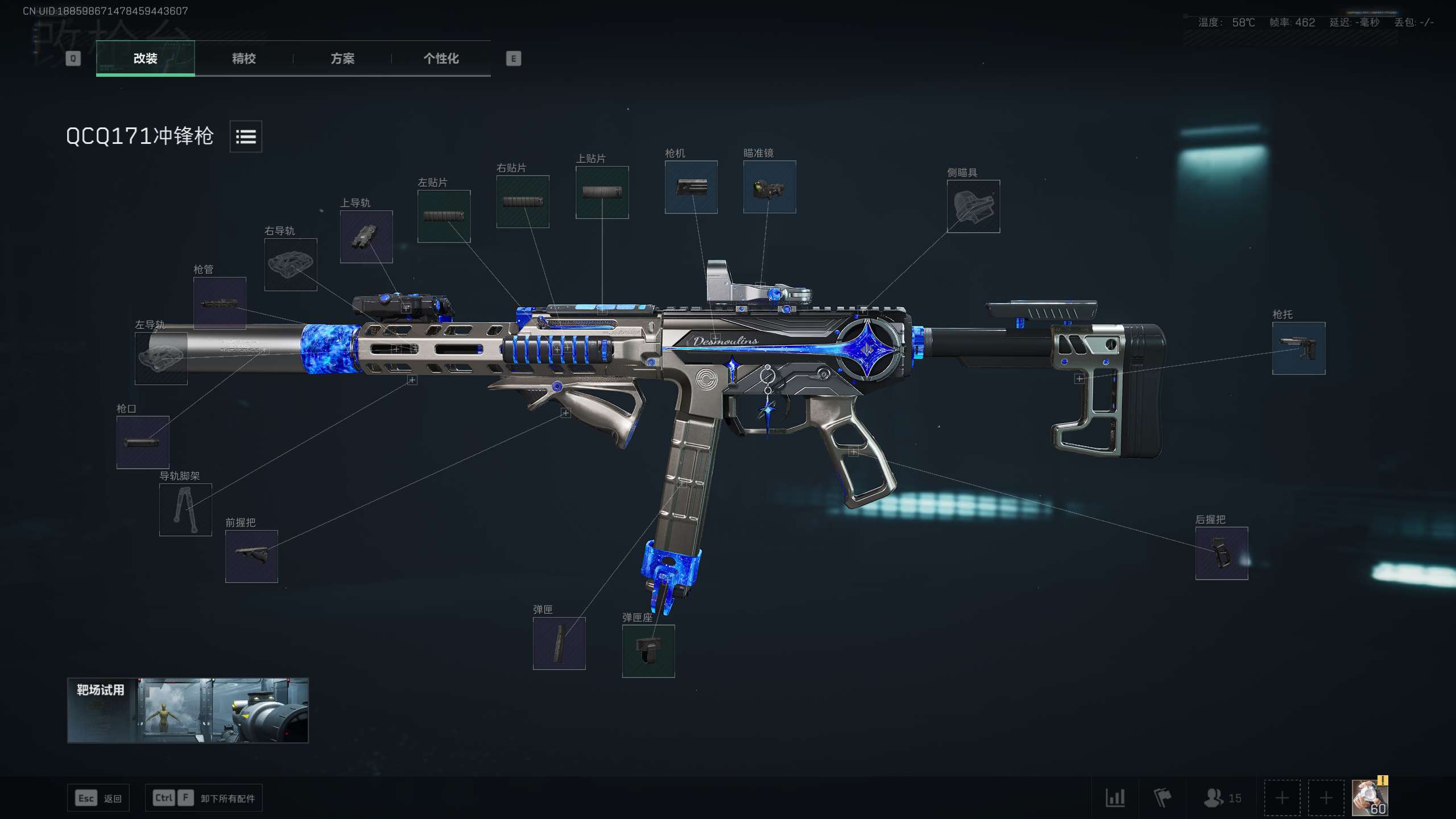
Task: Open the 侧瞄具 side sight slot
Action: point(973,206)
